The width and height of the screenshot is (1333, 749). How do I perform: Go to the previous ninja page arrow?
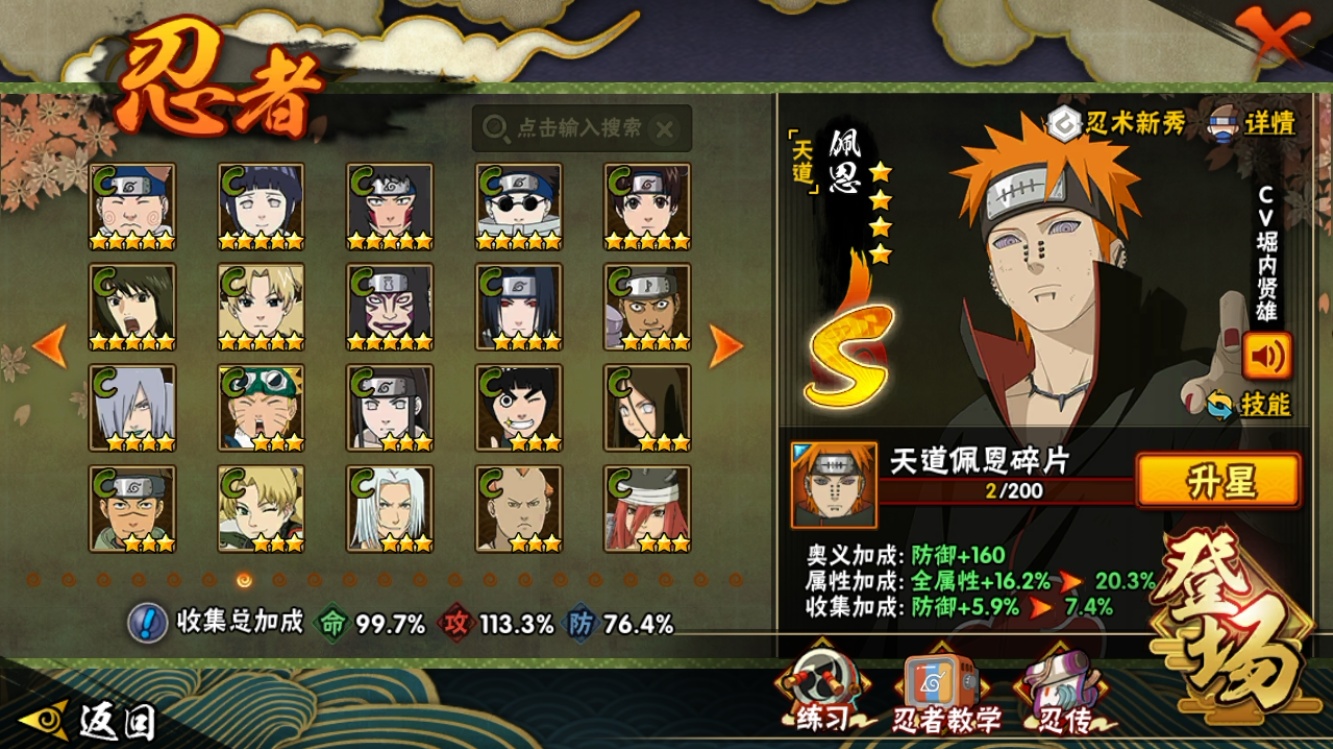click(50, 345)
